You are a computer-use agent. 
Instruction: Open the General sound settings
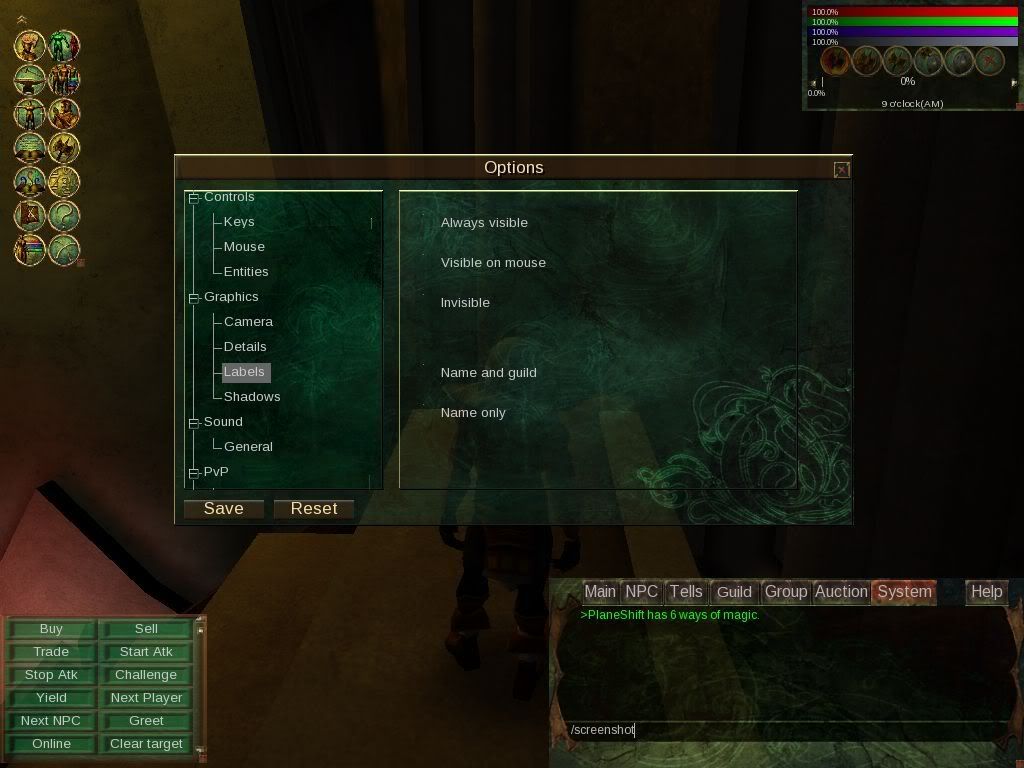pos(248,447)
